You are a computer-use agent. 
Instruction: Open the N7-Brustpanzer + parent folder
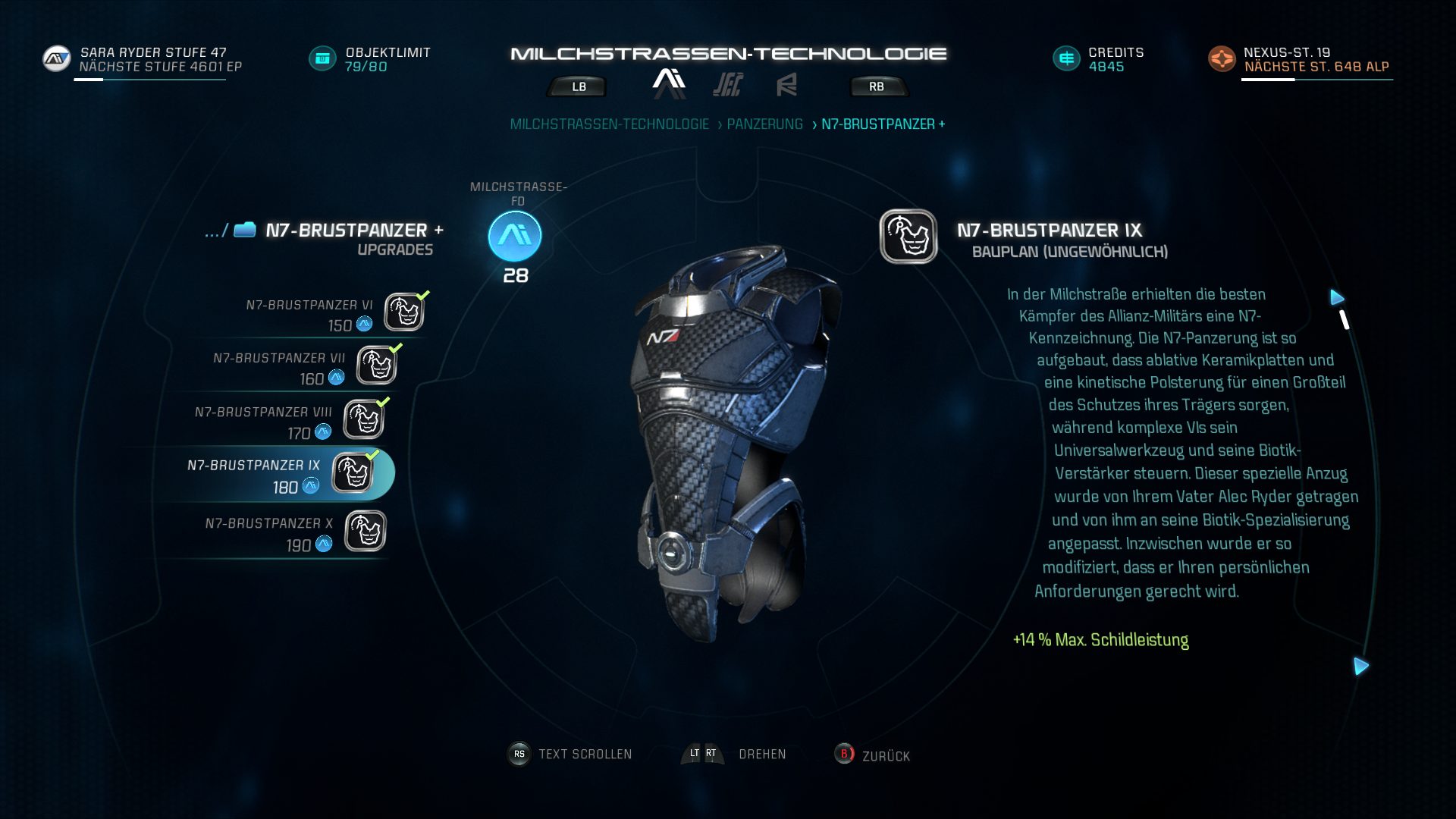pos(245,230)
